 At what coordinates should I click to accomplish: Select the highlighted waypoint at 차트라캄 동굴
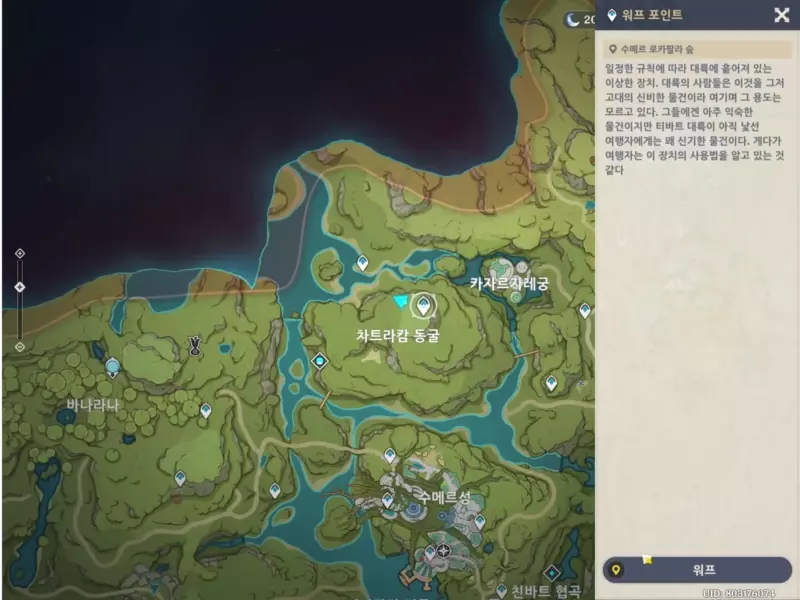[x=424, y=304]
